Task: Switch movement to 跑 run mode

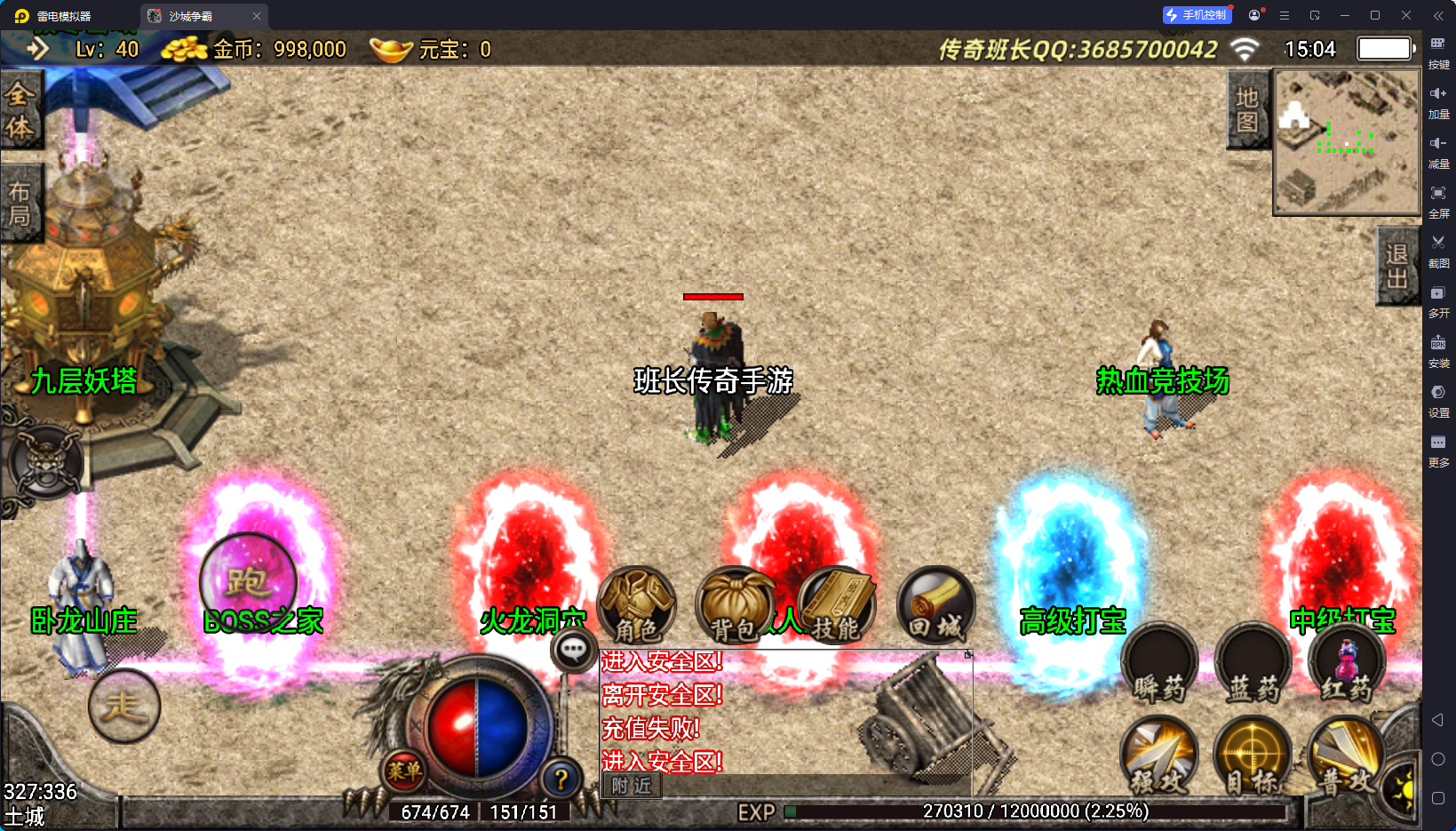Action: pos(248,583)
